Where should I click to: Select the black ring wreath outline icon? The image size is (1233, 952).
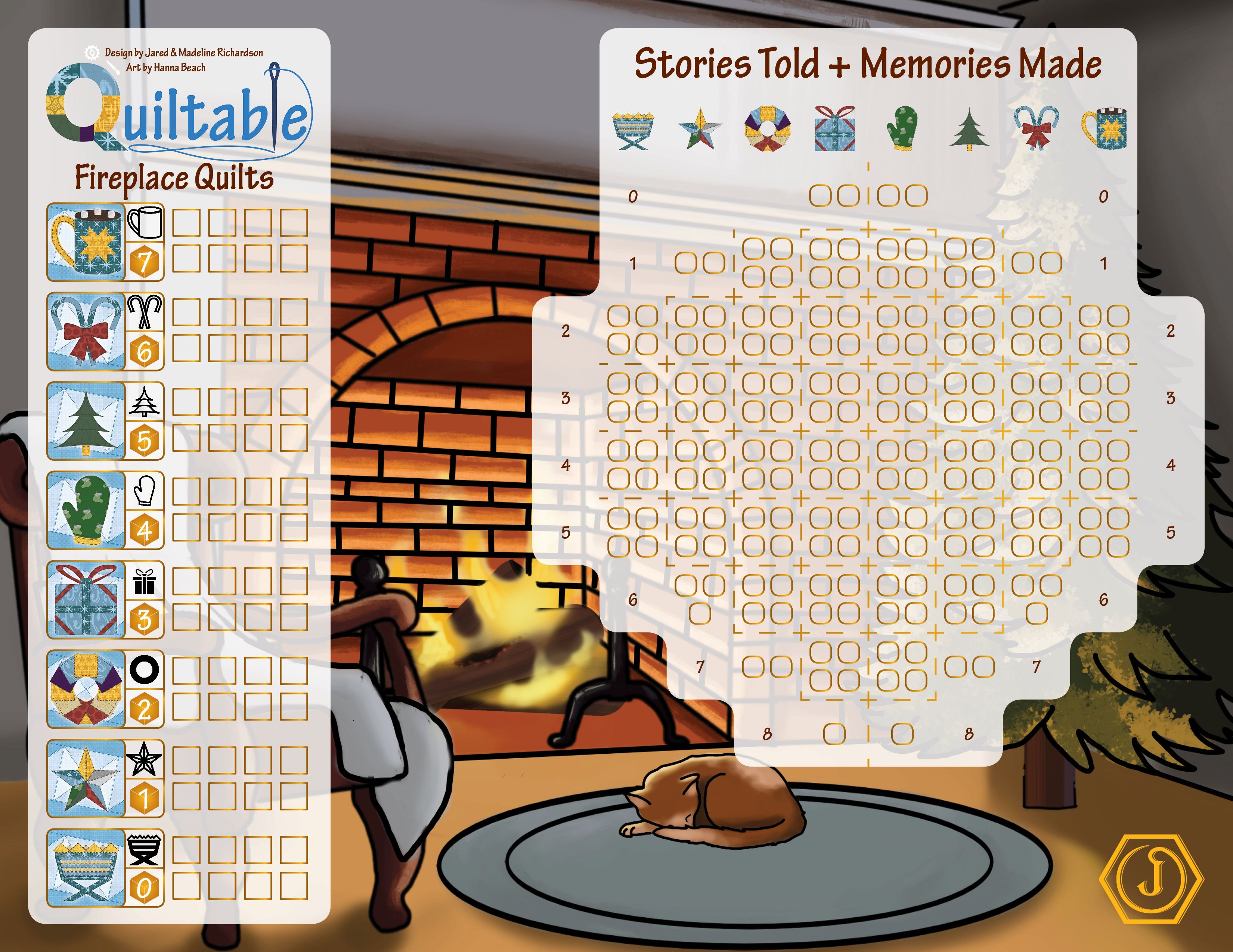pos(145,669)
